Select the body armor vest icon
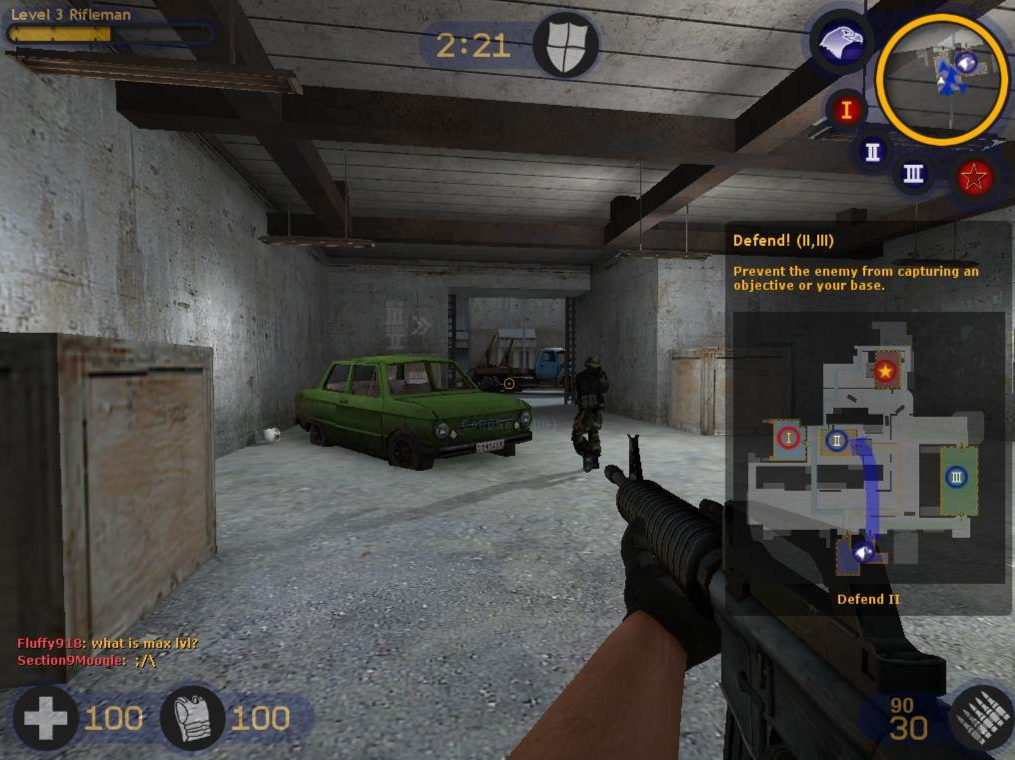This screenshot has height=760, width=1015. click(193, 717)
